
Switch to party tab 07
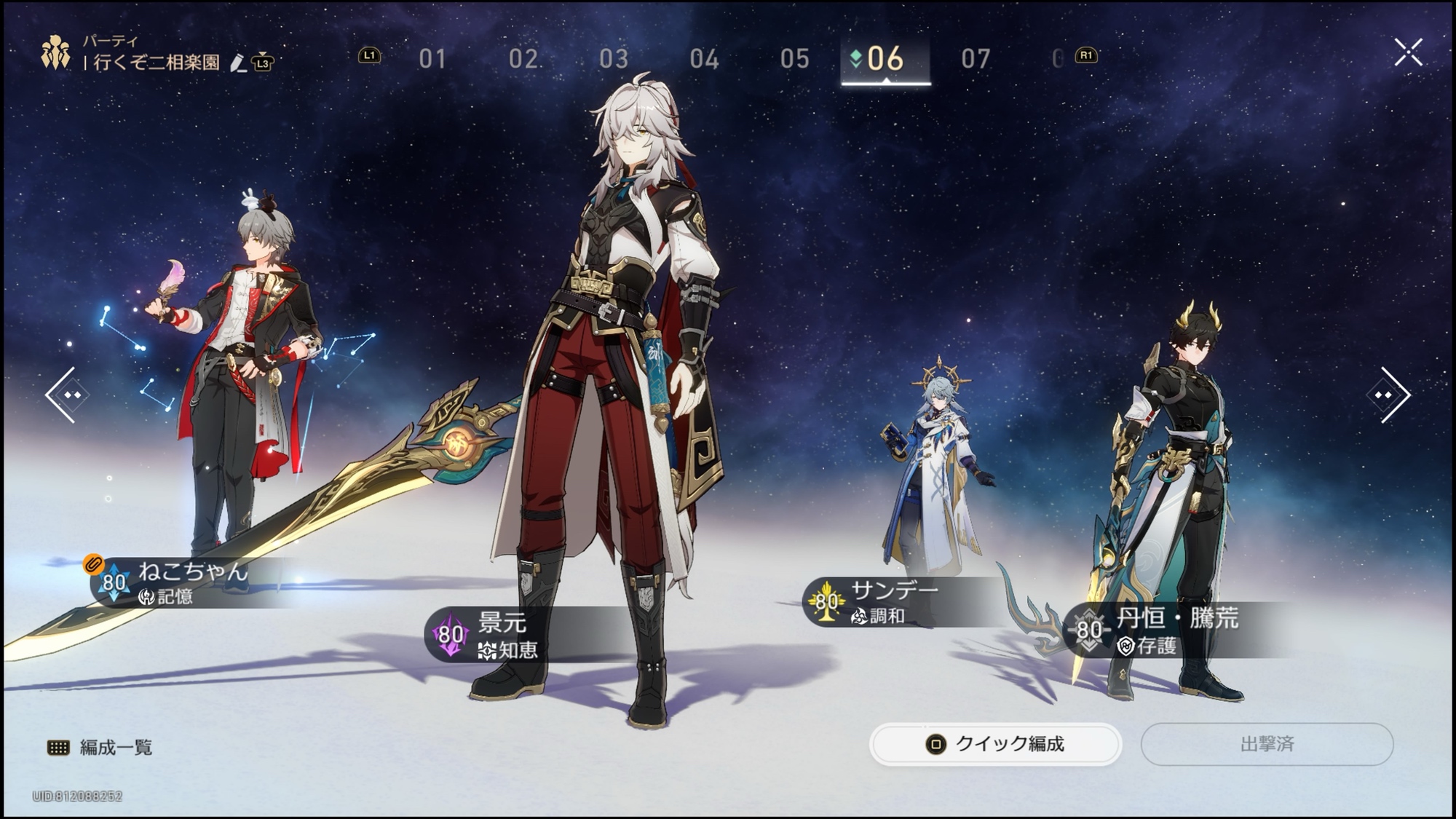pyautogui.click(x=976, y=58)
